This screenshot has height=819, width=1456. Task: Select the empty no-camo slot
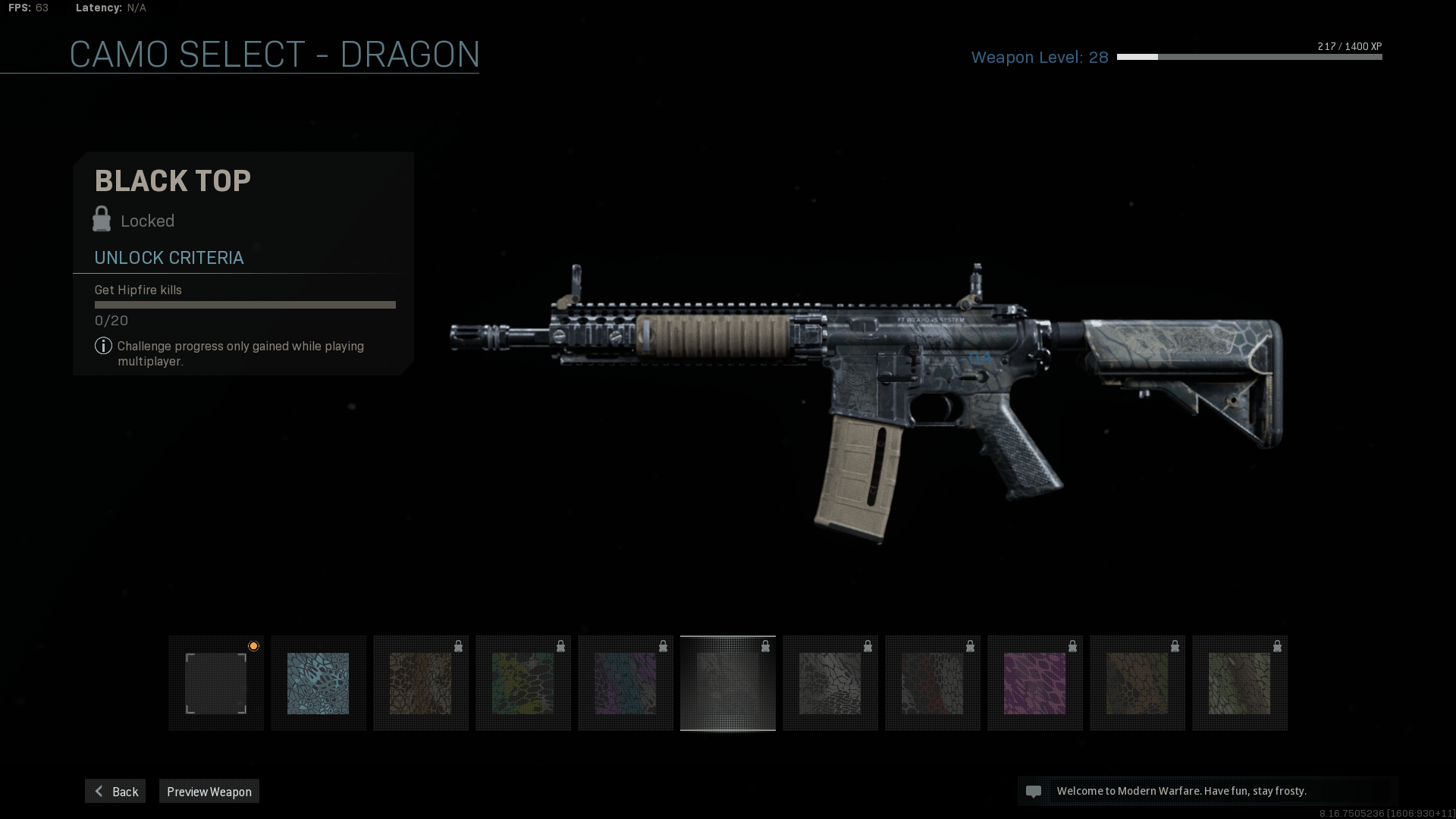tap(216, 683)
